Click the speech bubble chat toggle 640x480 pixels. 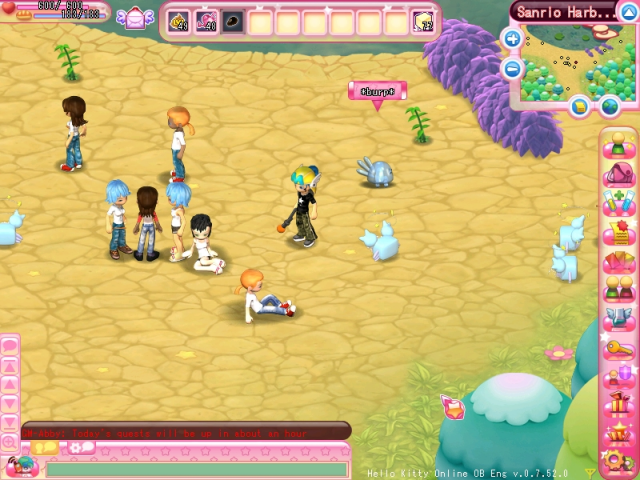(x=9, y=345)
